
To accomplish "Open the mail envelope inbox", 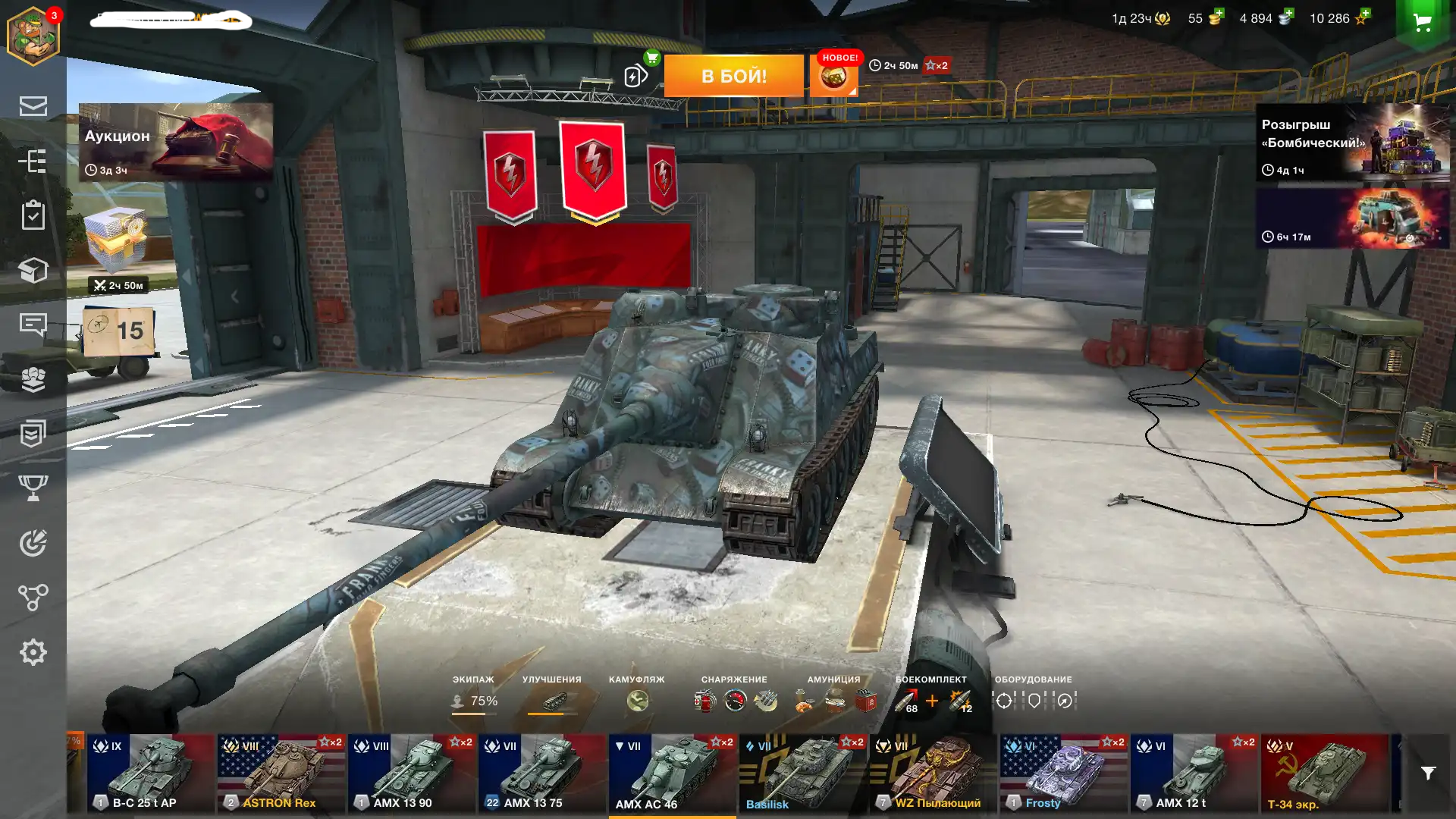I will point(33,106).
